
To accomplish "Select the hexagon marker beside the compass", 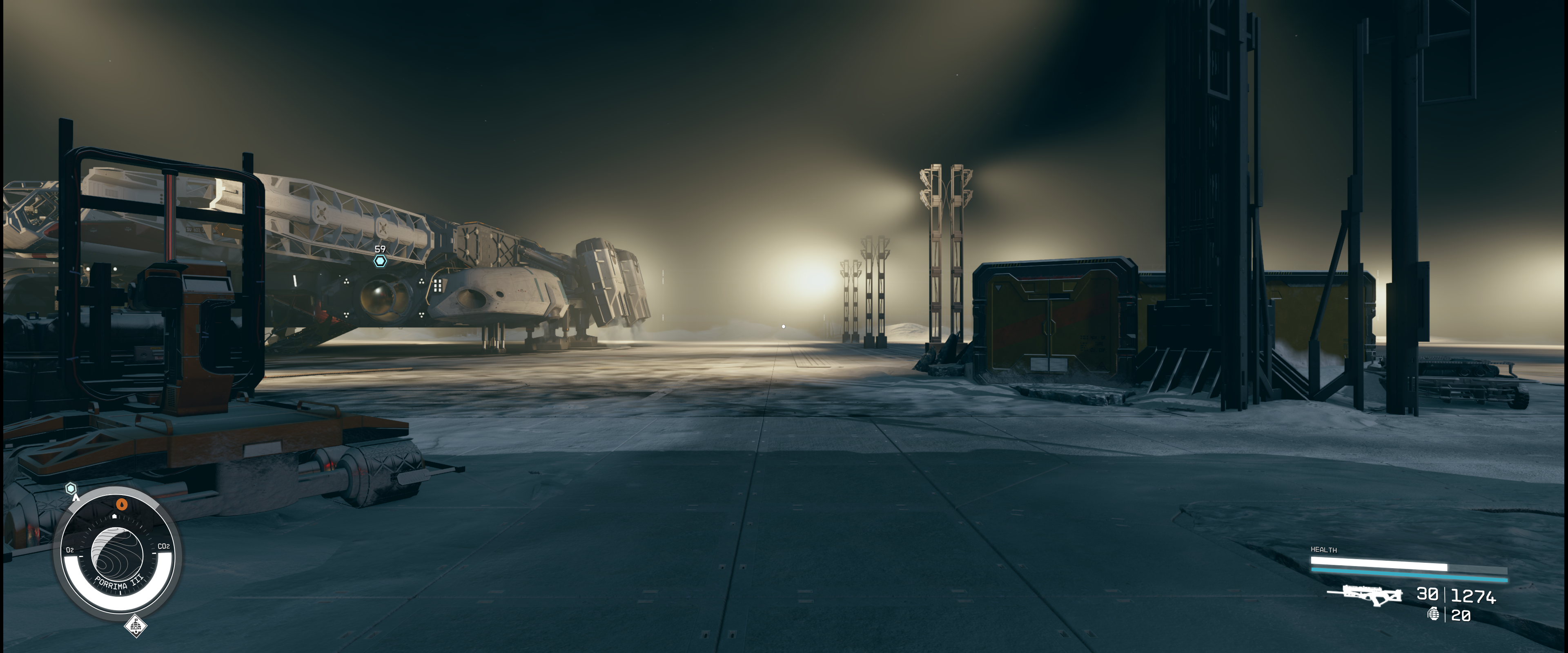I will [x=71, y=489].
